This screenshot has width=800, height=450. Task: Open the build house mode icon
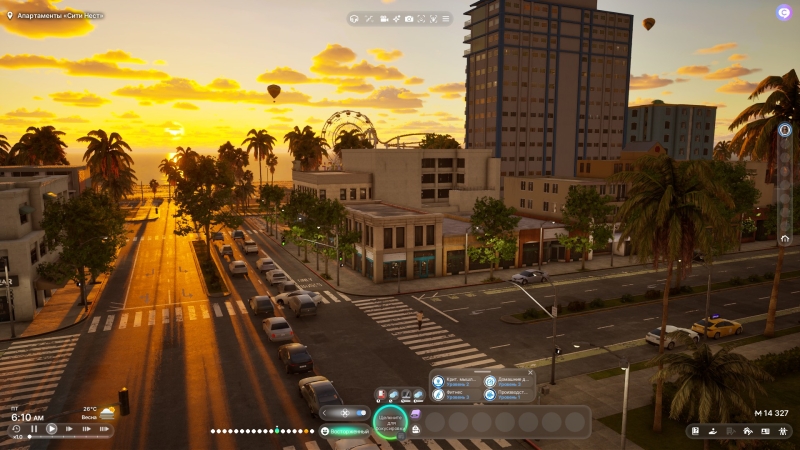point(747,431)
